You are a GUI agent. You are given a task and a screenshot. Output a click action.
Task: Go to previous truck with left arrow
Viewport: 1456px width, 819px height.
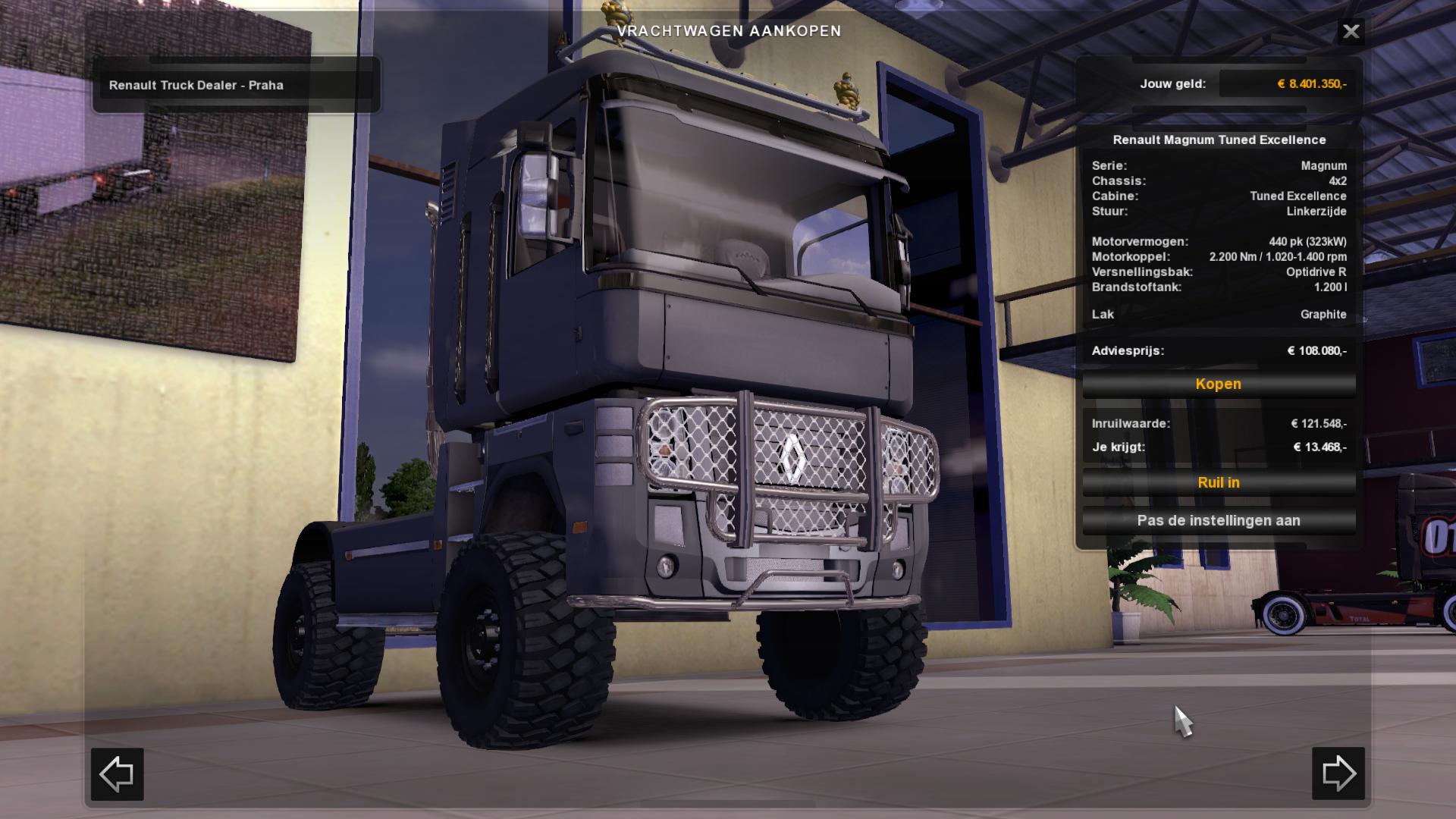tap(118, 773)
